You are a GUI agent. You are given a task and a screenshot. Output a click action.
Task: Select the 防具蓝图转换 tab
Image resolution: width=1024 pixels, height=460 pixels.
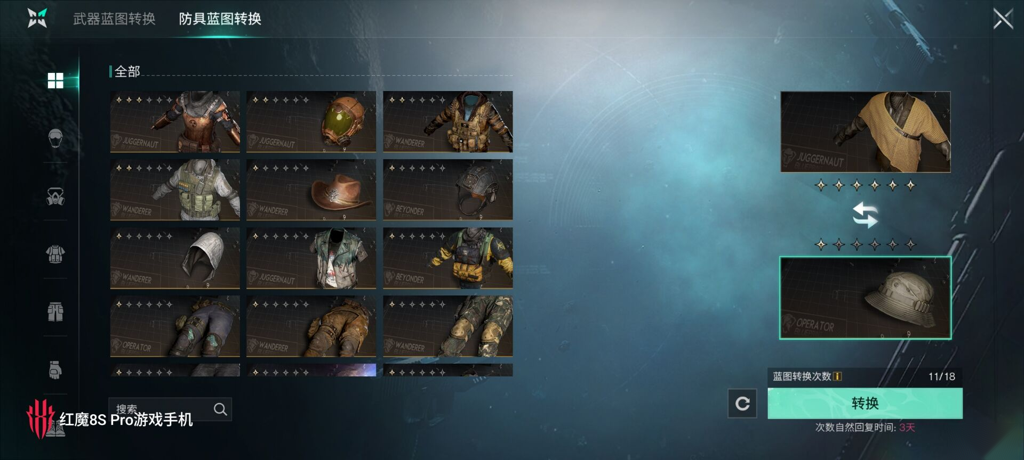pyautogui.click(x=220, y=19)
